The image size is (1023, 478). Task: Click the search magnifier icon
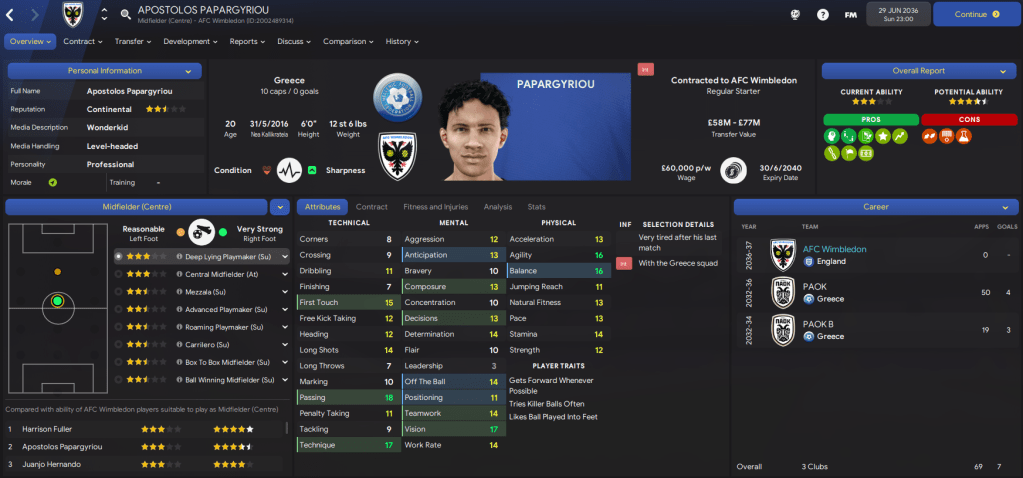[x=125, y=15]
